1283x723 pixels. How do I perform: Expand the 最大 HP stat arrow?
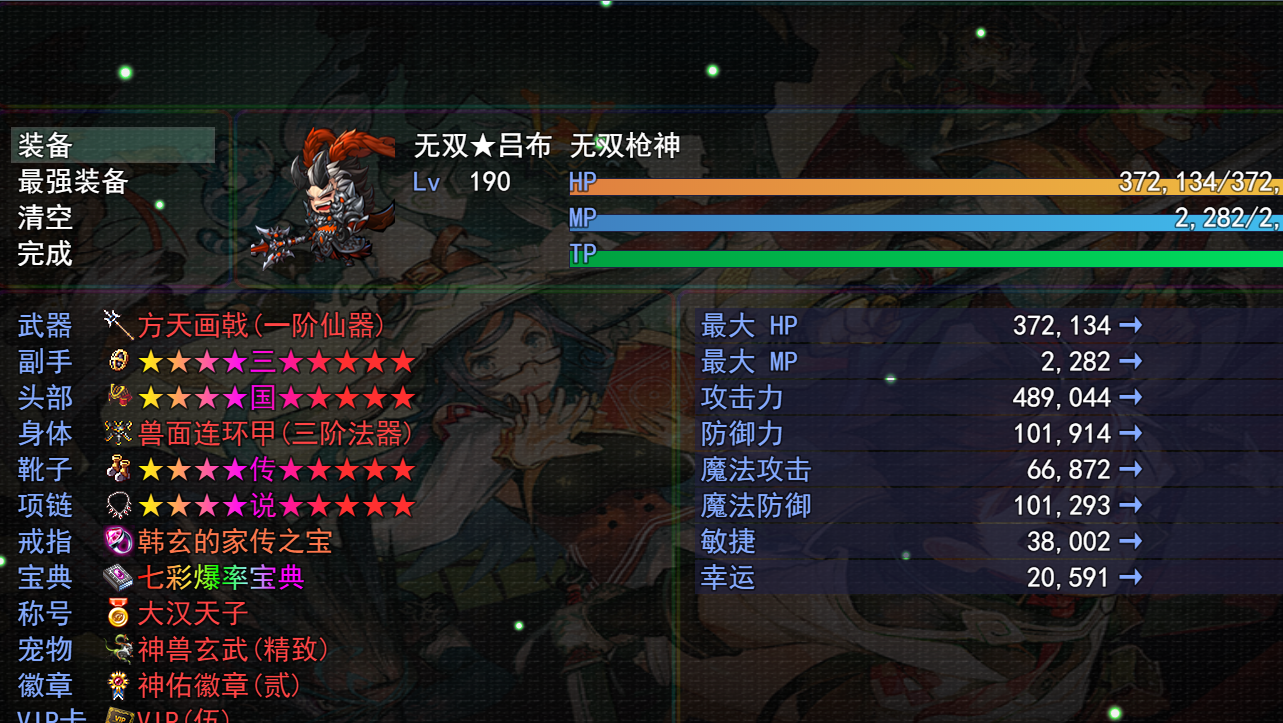1130,325
